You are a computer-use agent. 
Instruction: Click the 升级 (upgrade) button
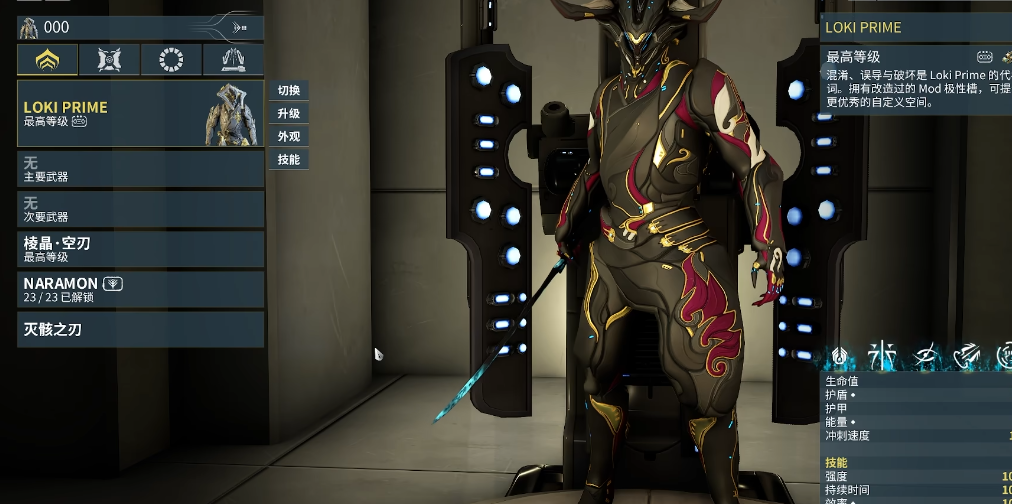(288, 114)
